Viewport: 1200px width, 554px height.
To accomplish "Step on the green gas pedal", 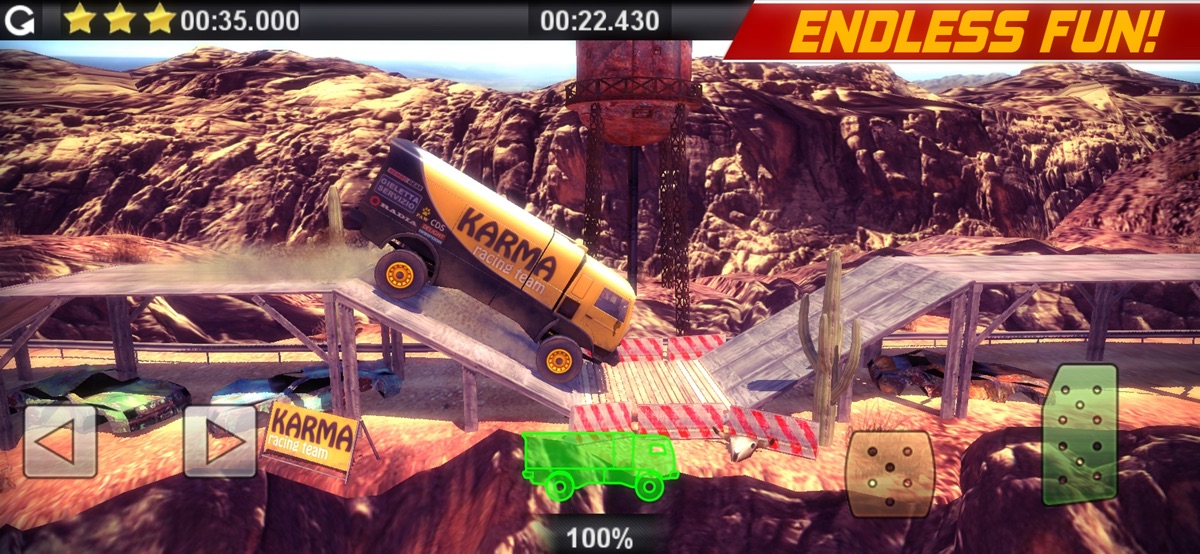I will pos(1079,435).
